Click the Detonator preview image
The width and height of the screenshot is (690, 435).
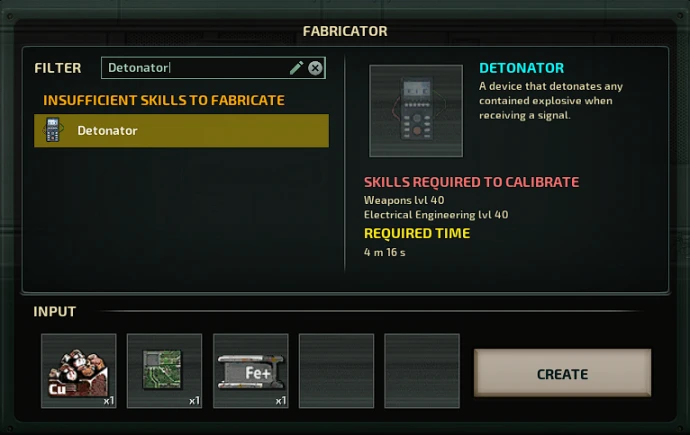click(416, 111)
